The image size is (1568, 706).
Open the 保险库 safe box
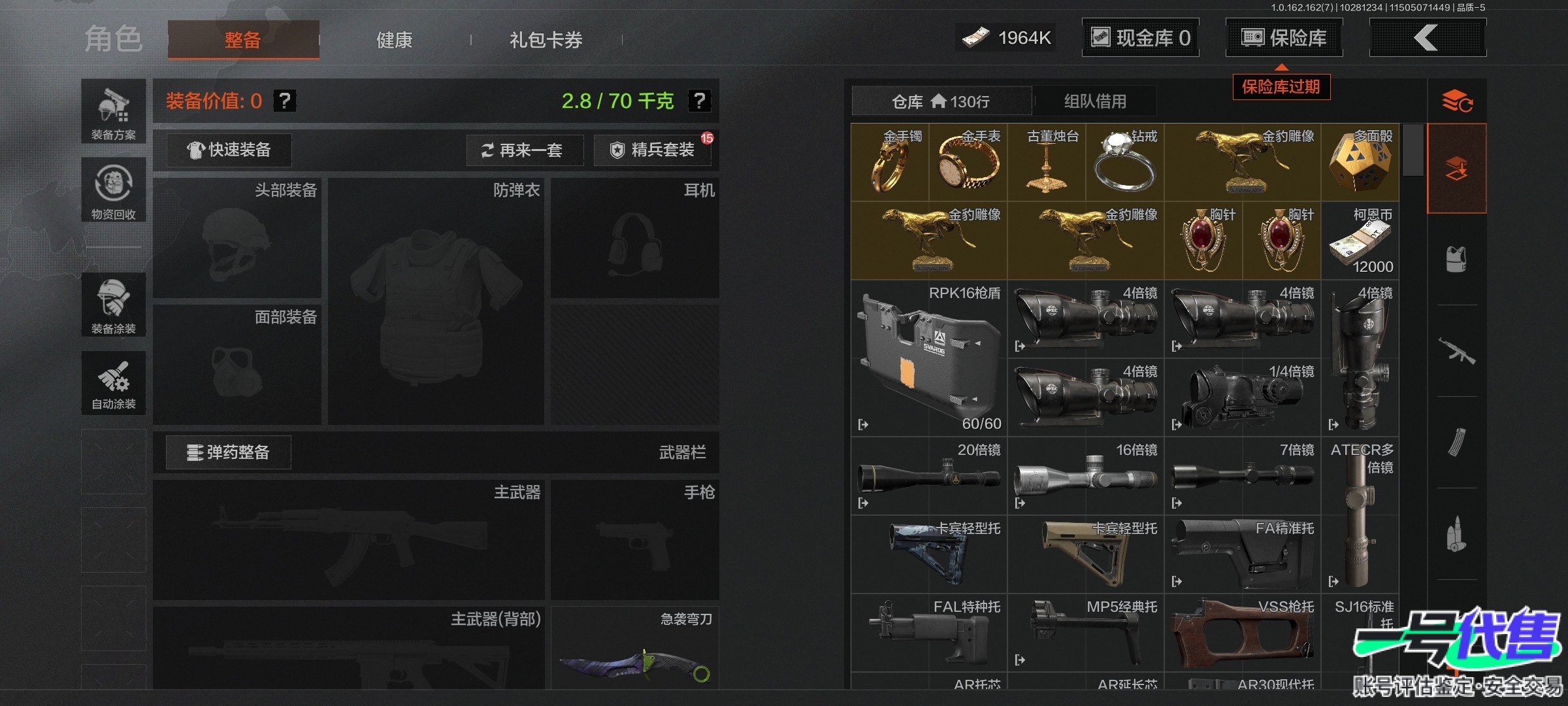click(1284, 38)
